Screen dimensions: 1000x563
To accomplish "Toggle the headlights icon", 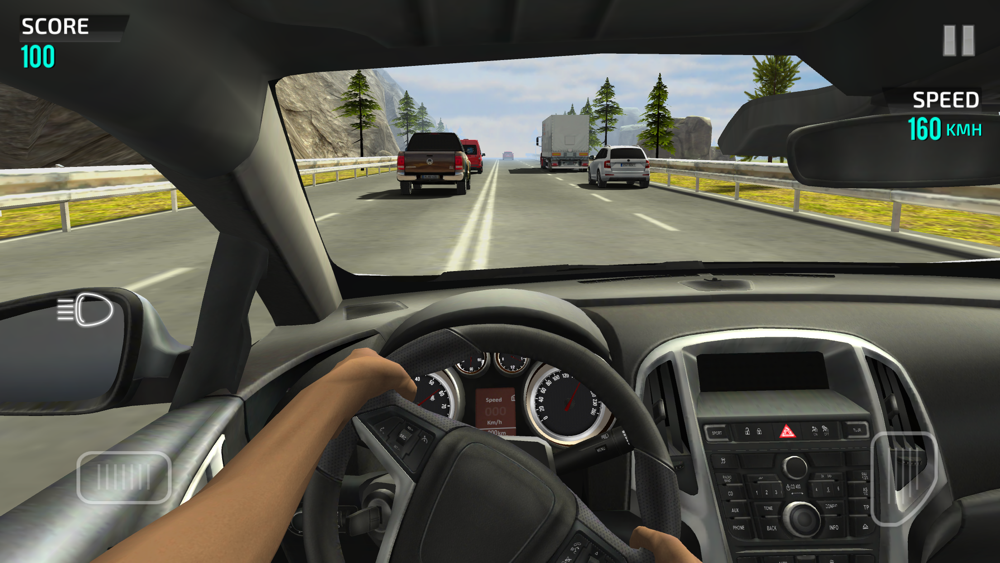I will [85, 310].
